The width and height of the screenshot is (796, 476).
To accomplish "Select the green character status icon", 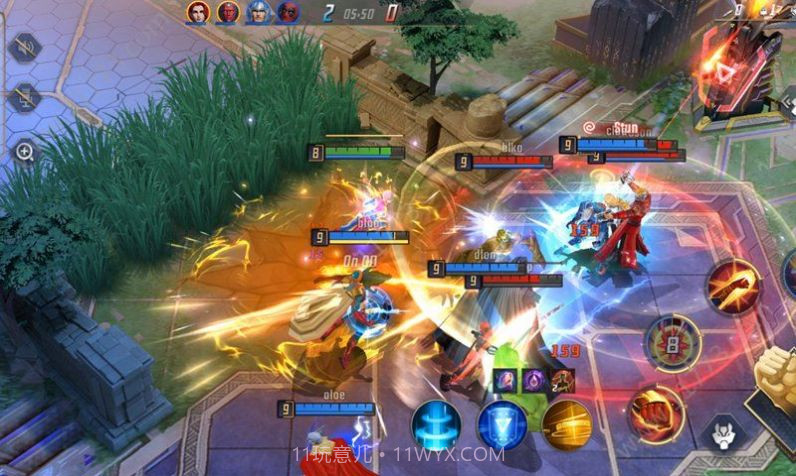I will click(563, 379).
